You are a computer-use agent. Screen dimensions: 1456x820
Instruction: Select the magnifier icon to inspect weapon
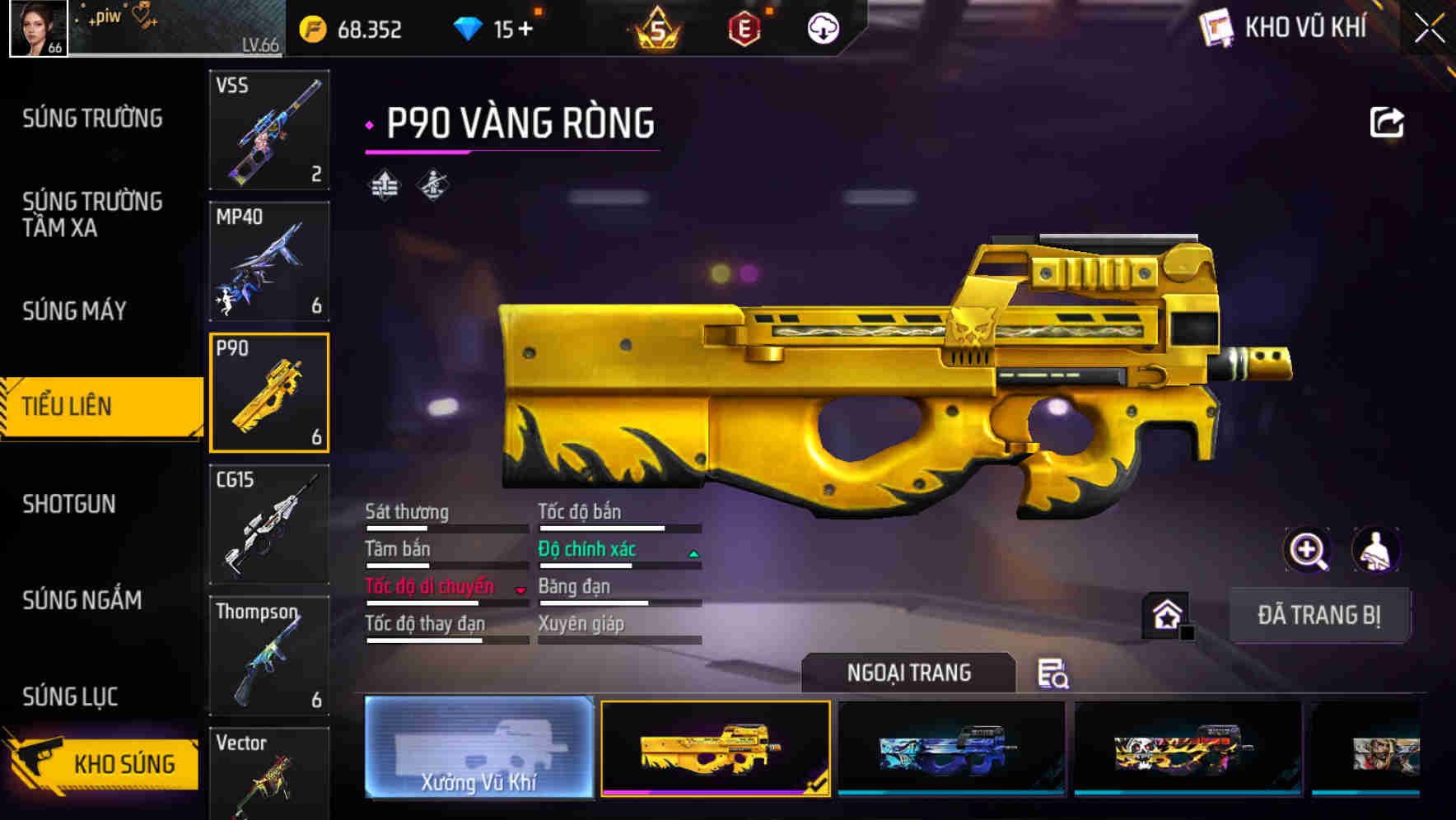(1305, 550)
